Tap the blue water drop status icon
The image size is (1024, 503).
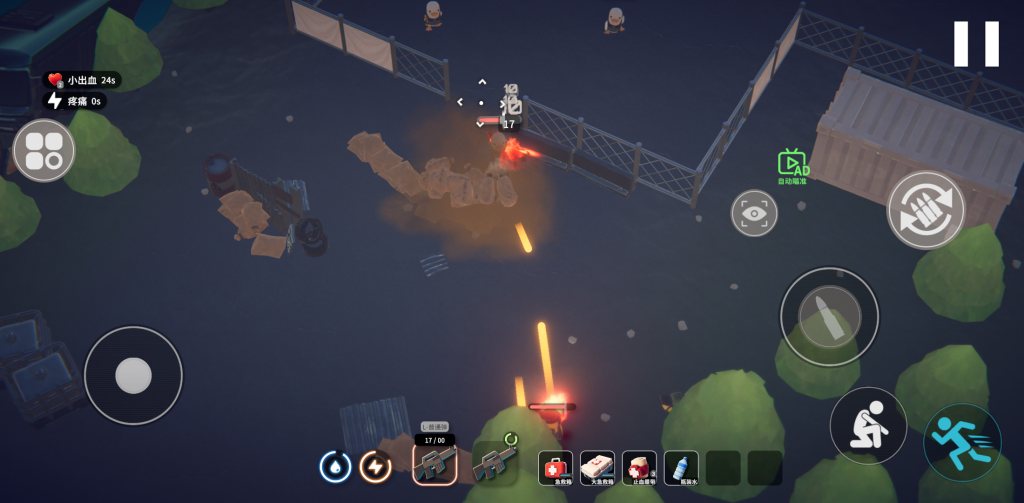pos(335,466)
